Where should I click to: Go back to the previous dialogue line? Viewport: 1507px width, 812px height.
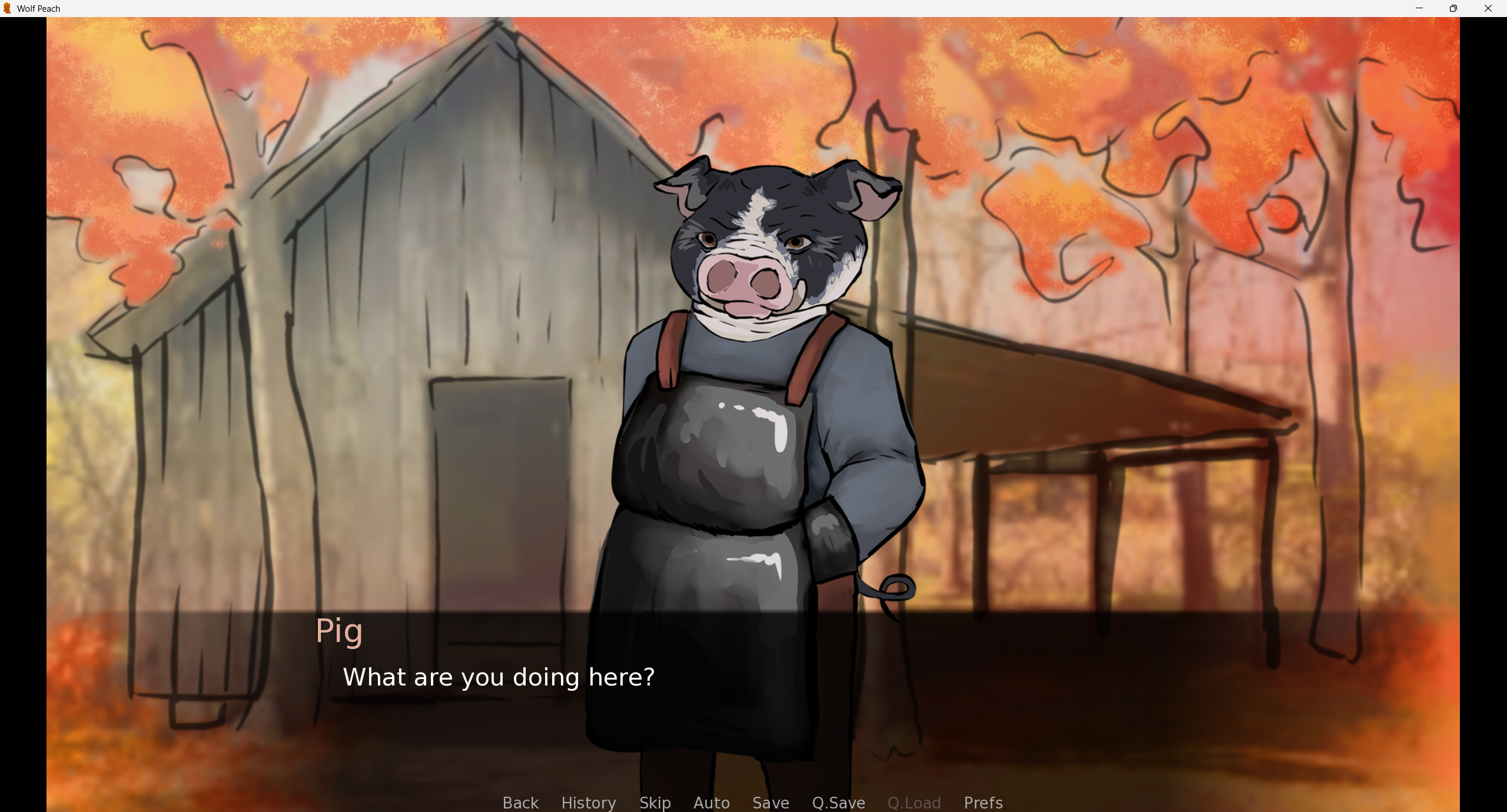click(x=520, y=803)
